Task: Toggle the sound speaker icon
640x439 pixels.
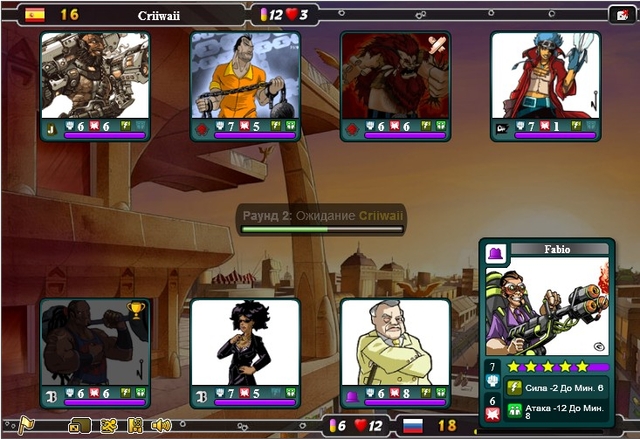Action: pos(161,425)
